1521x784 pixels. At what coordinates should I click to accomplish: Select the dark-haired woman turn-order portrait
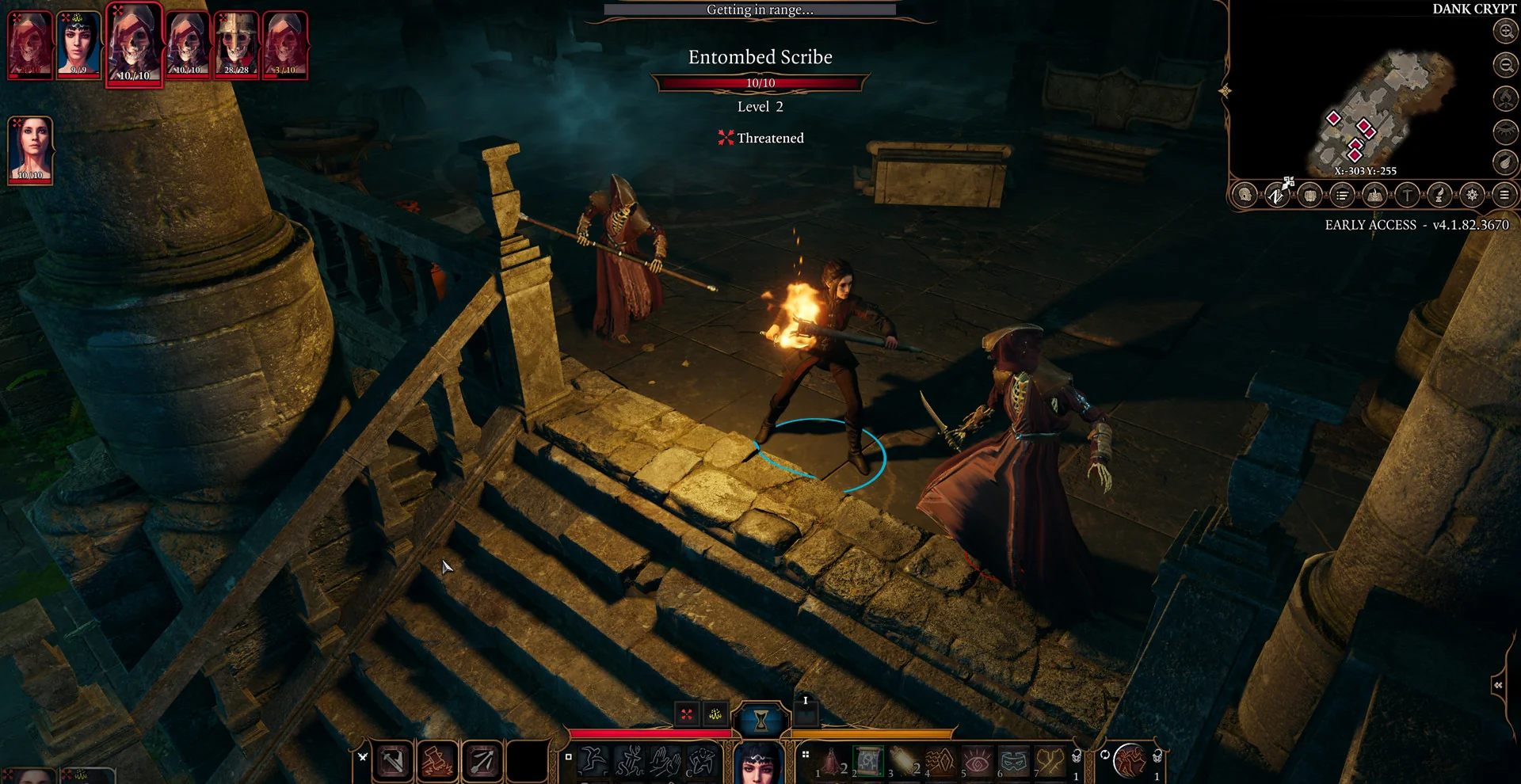coord(78,44)
